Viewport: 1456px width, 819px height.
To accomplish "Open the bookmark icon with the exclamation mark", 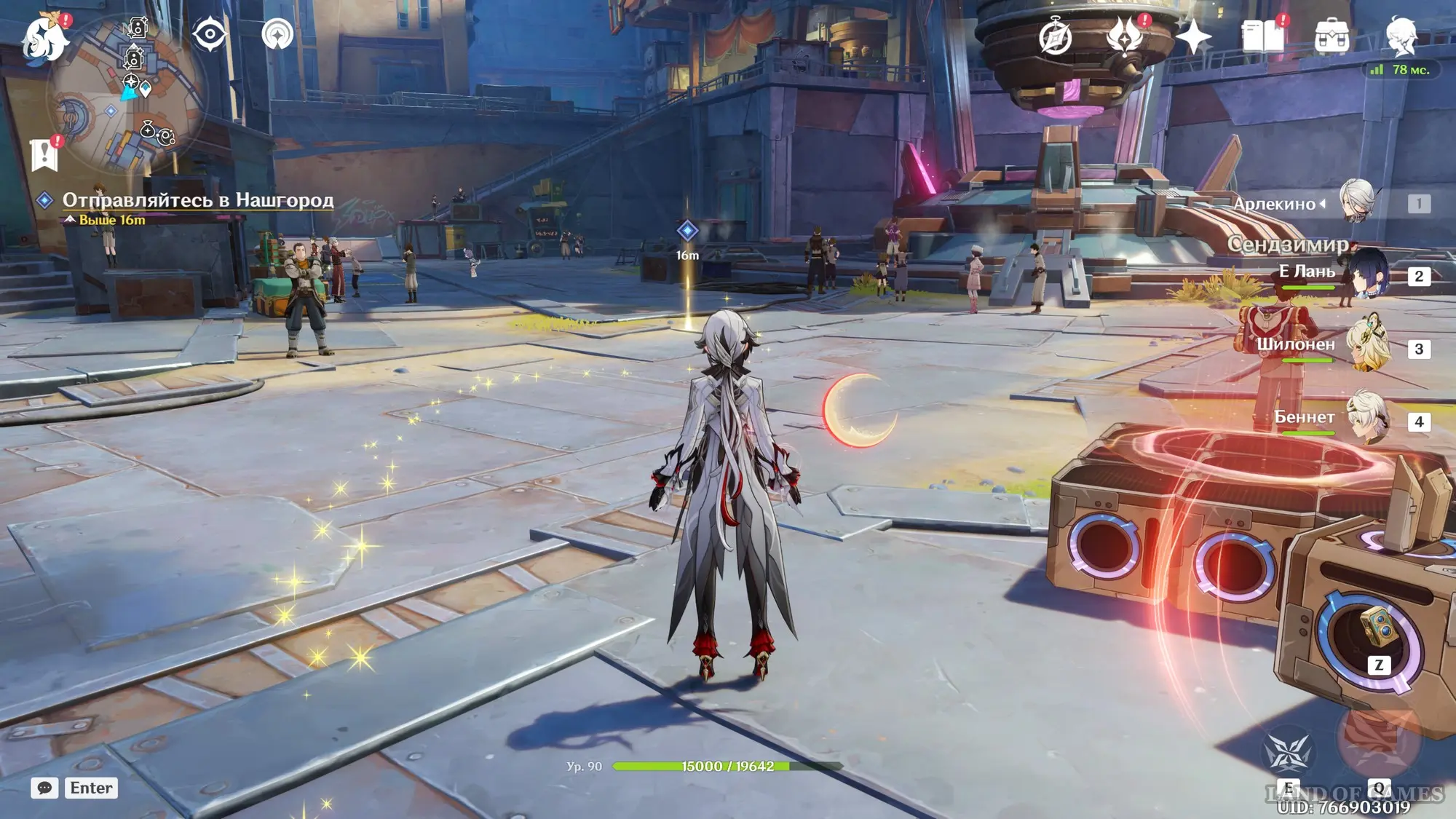I will [x=44, y=154].
